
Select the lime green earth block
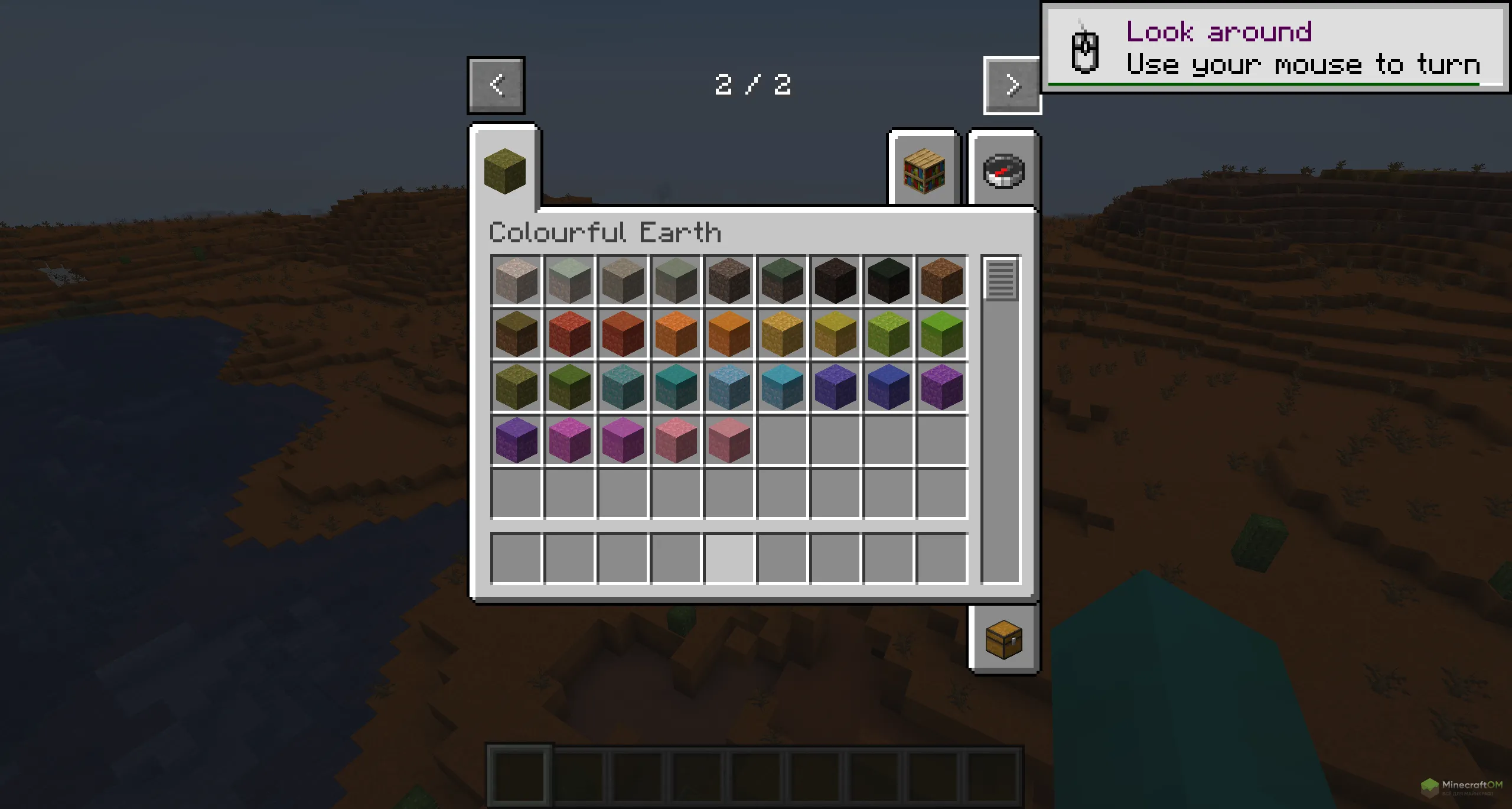tap(941, 333)
